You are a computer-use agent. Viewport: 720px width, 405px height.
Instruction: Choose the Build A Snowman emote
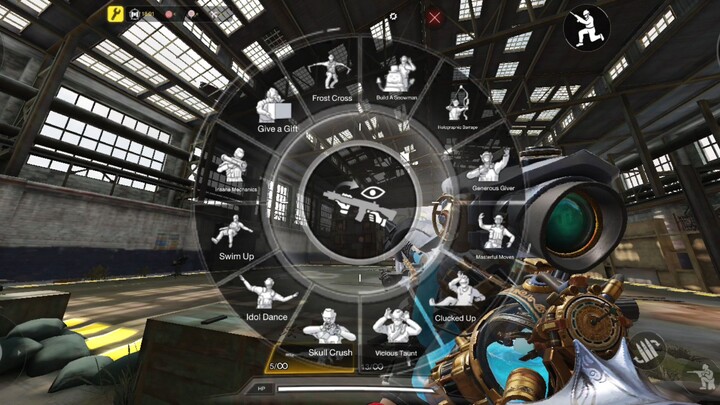tap(400, 78)
